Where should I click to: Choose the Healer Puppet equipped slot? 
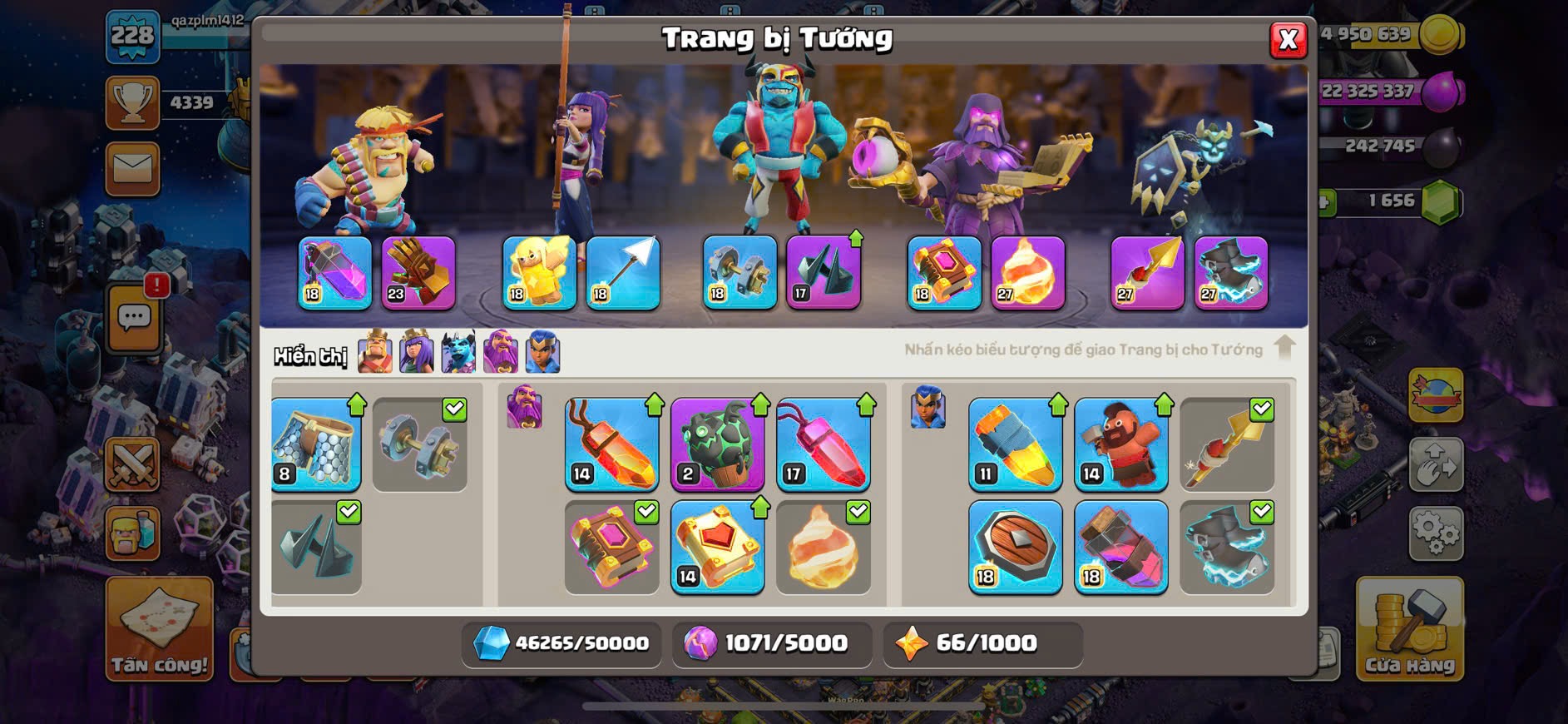[539, 273]
